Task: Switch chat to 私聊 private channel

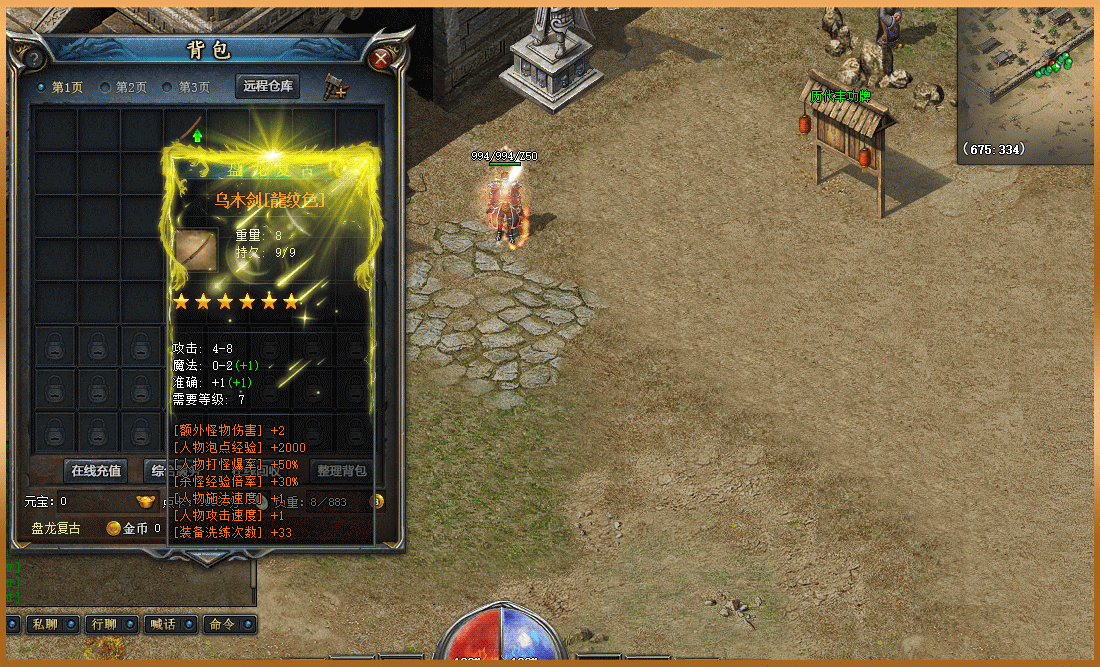Action: [x=44, y=624]
